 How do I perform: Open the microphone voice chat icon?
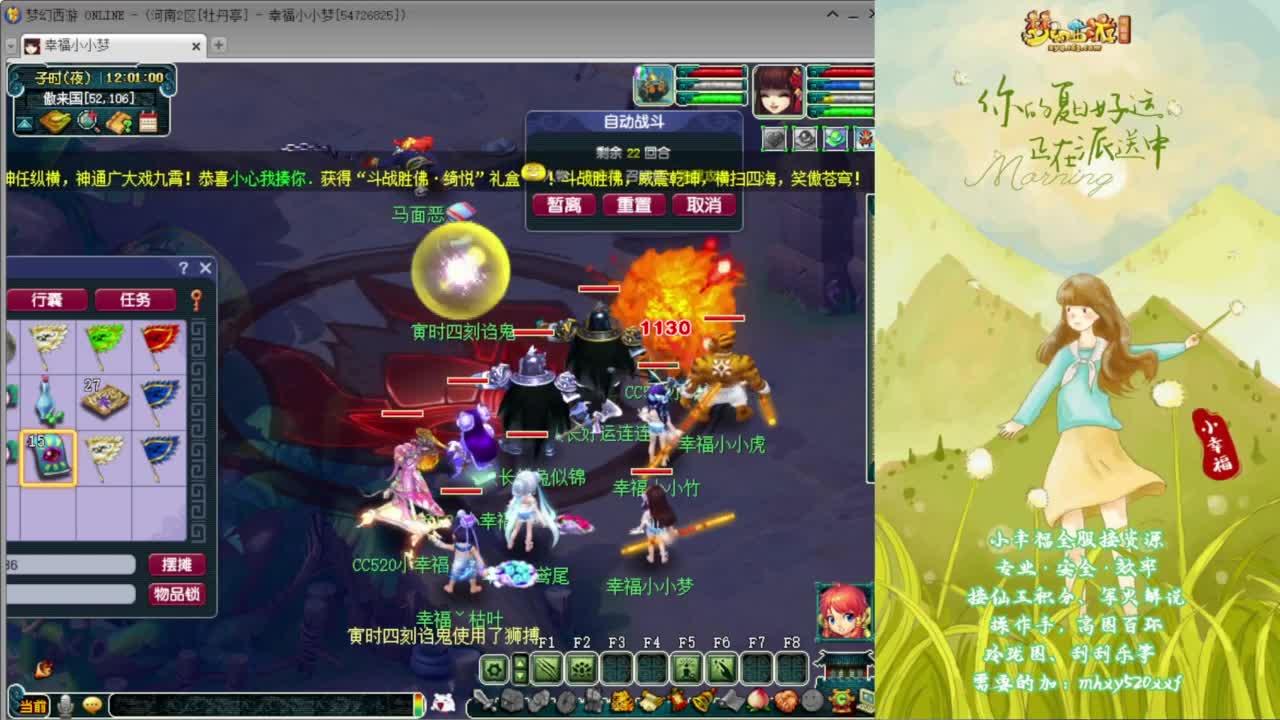(66, 706)
